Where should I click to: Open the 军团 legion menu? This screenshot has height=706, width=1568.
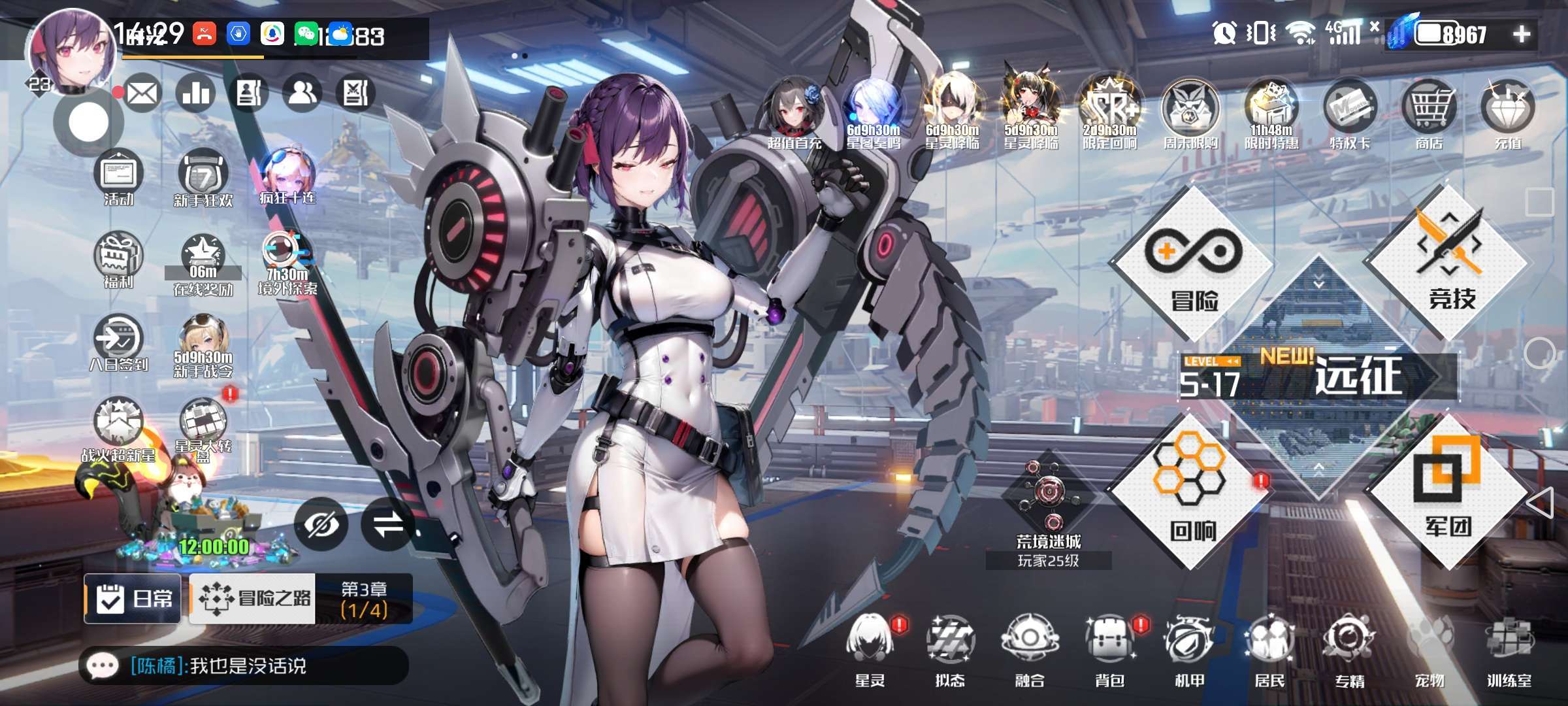1448,492
